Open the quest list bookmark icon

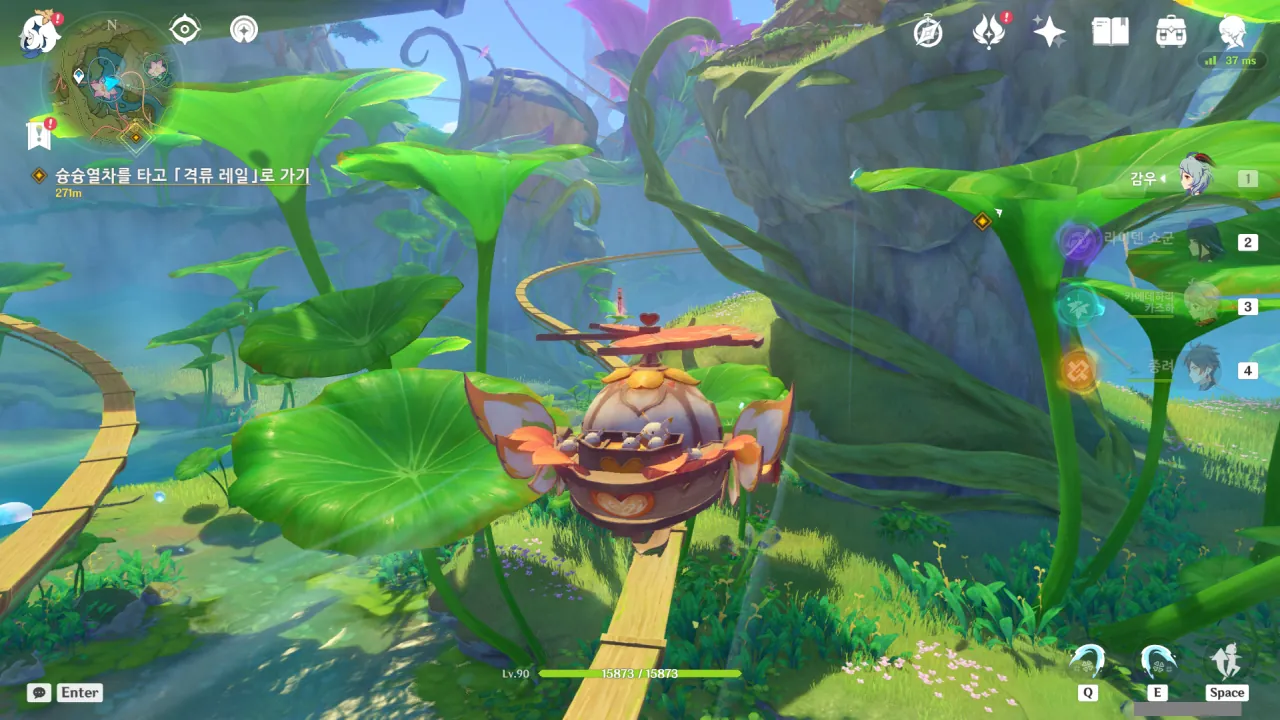pyautogui.click(x=39, y=134)
